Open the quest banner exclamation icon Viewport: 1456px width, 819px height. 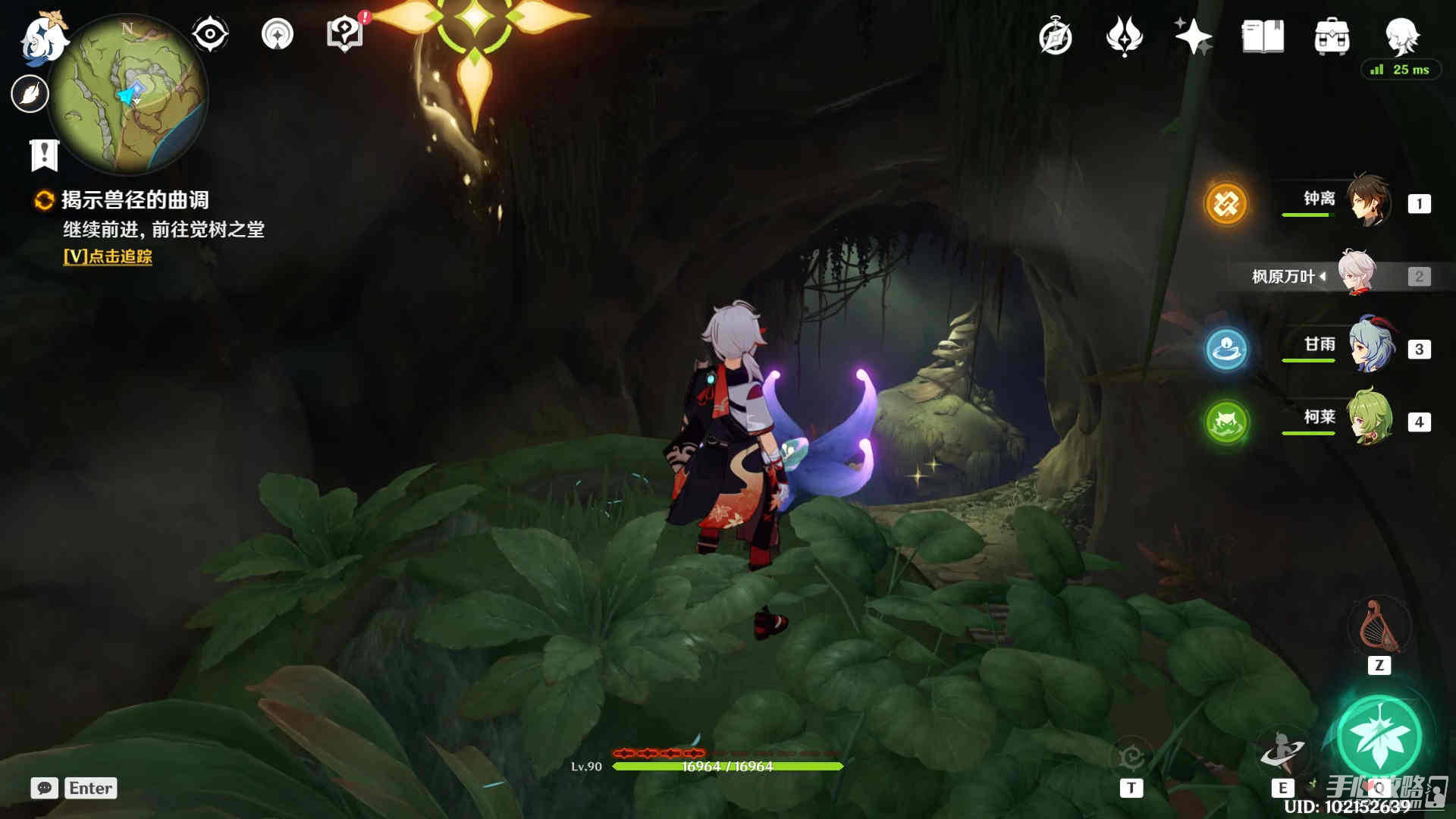click(x=44, y=155)
